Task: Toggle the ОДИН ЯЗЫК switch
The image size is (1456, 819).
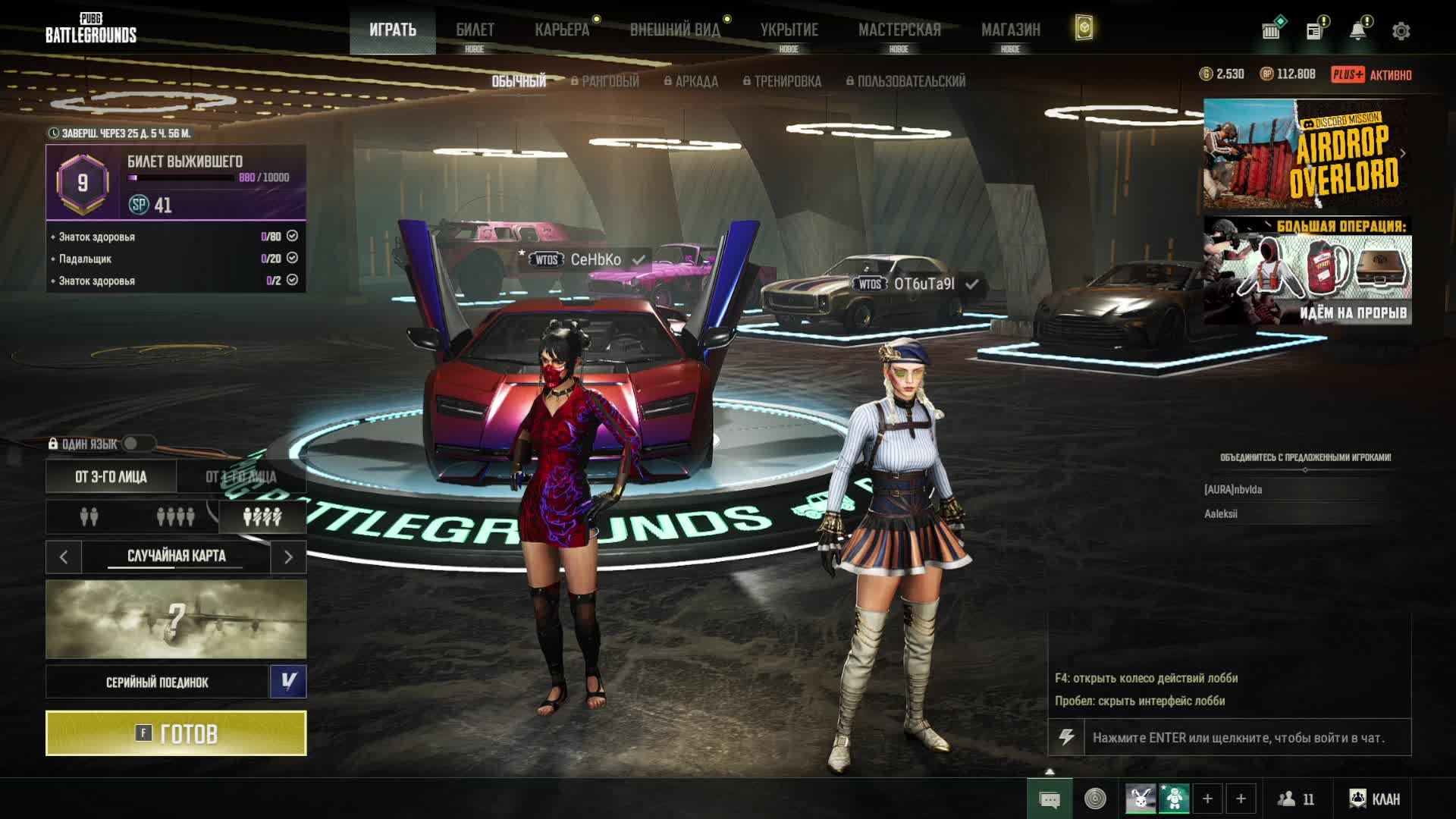Action: click(136, 444)
